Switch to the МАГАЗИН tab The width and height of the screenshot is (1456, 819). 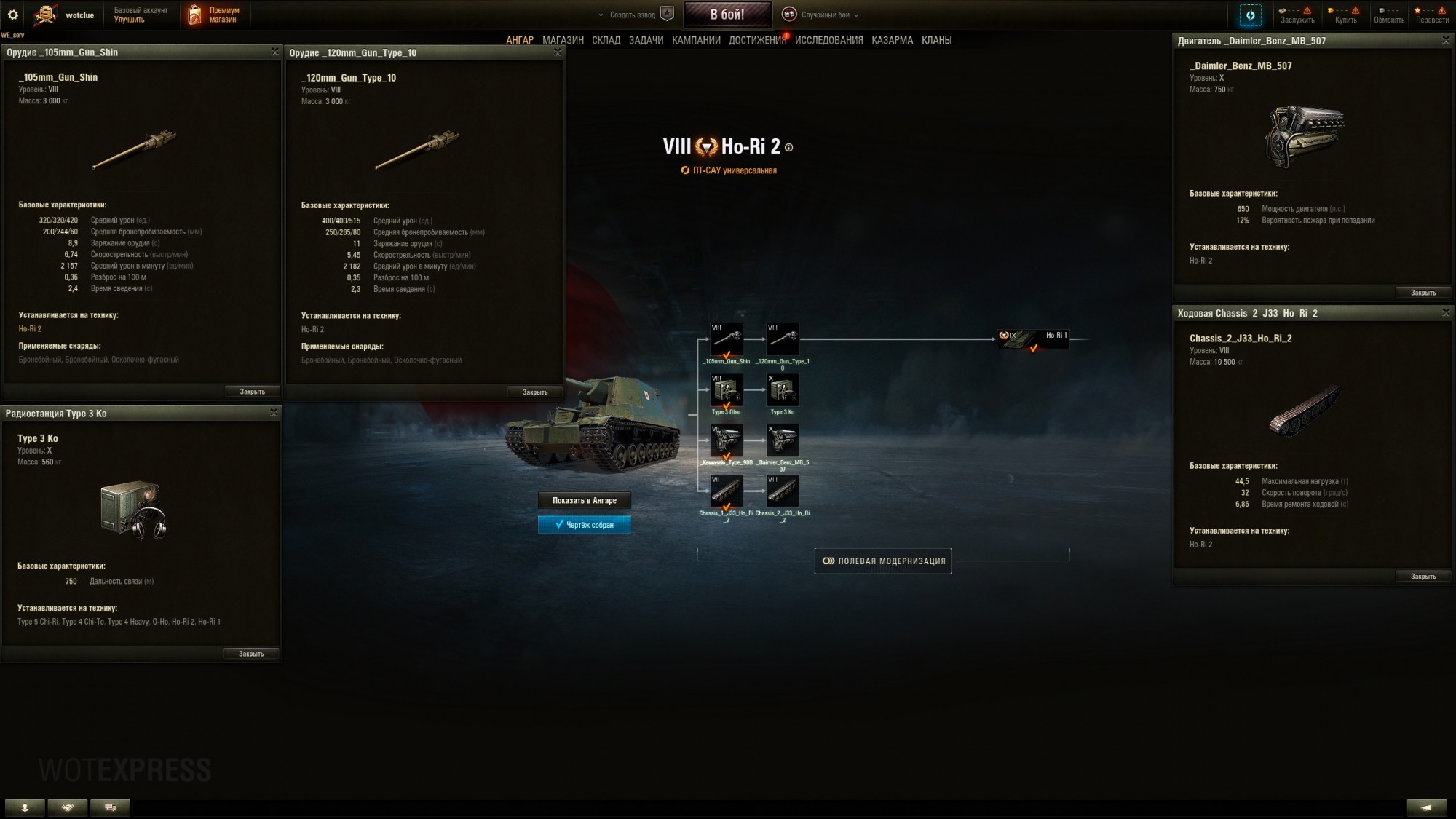point(562,40)
